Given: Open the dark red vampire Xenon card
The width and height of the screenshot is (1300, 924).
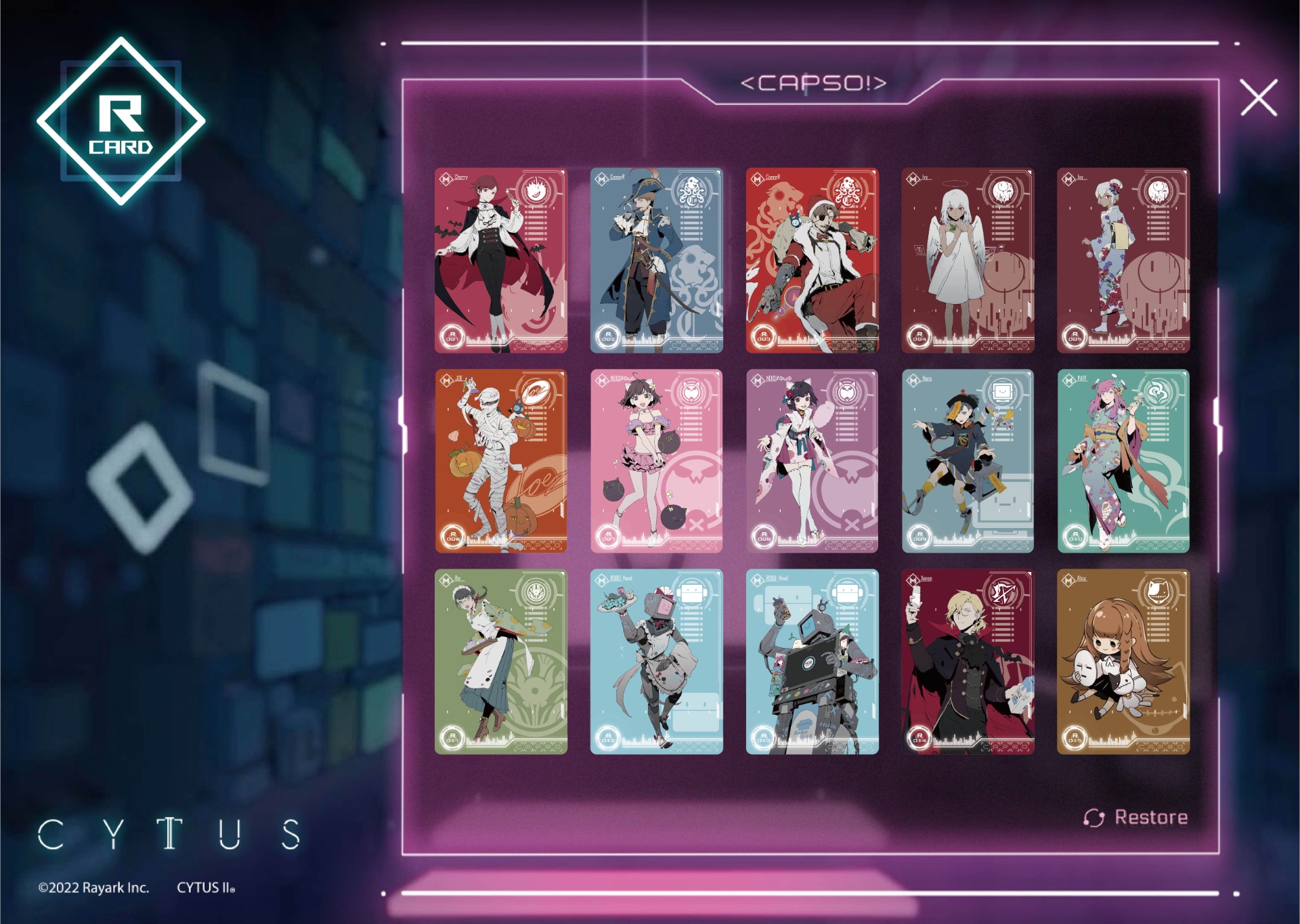Looking at the screenshot, I should point(968,661).
